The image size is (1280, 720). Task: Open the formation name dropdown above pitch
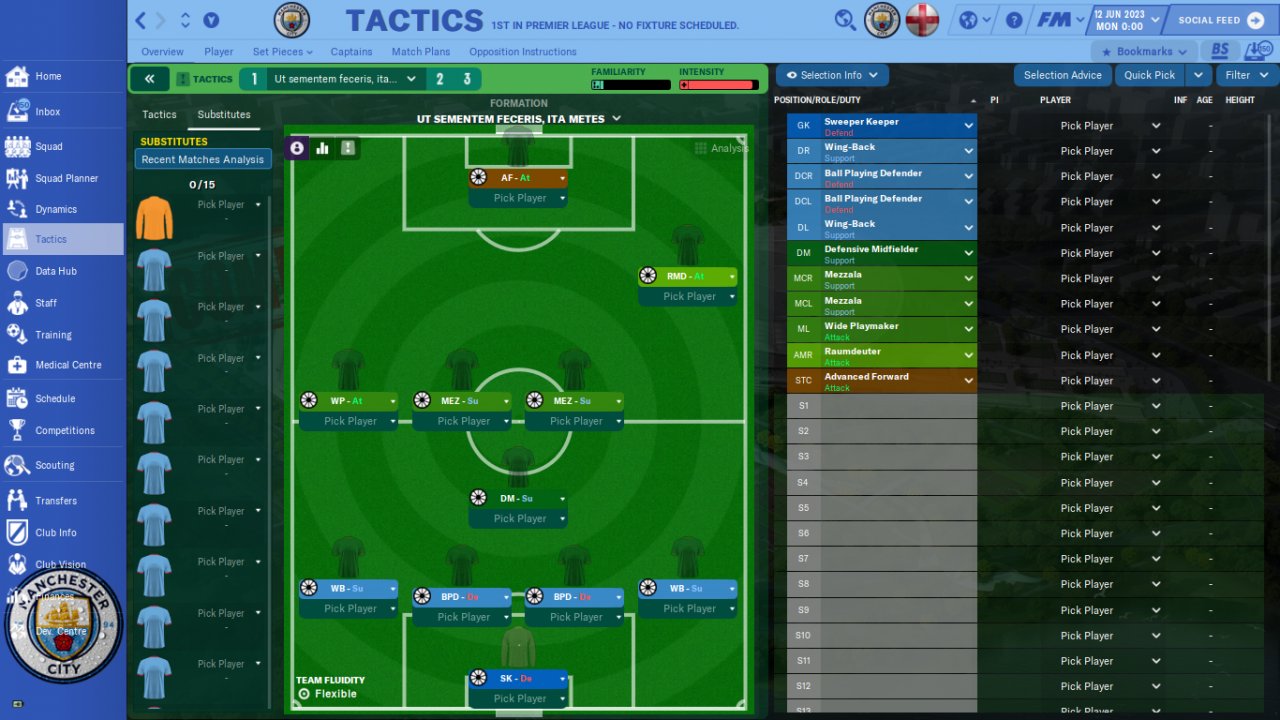519,119
